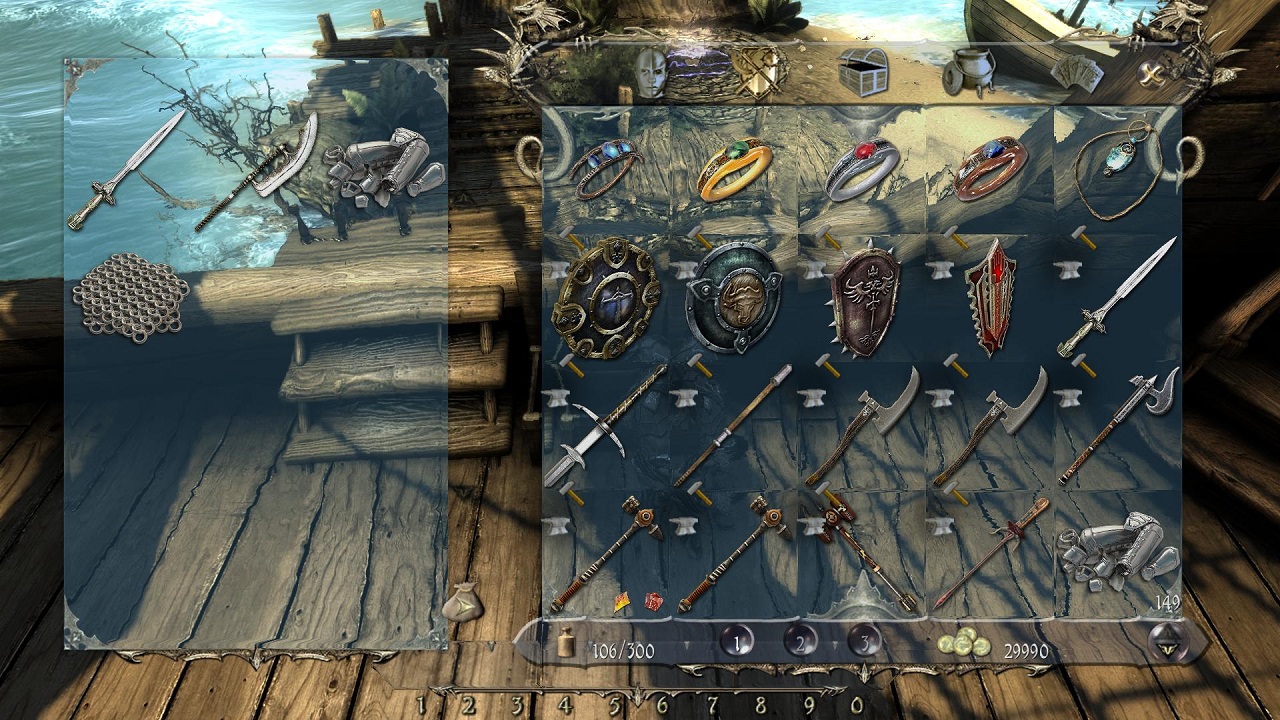Open the character mask tab

tap(651, 73)
